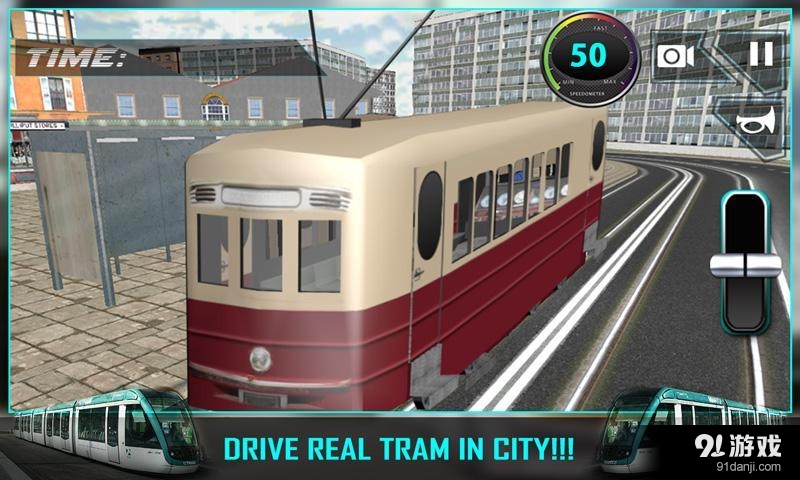Screen dimensions: 800x480
Task: Click the throttle lever handle
Action: point(745,264)
